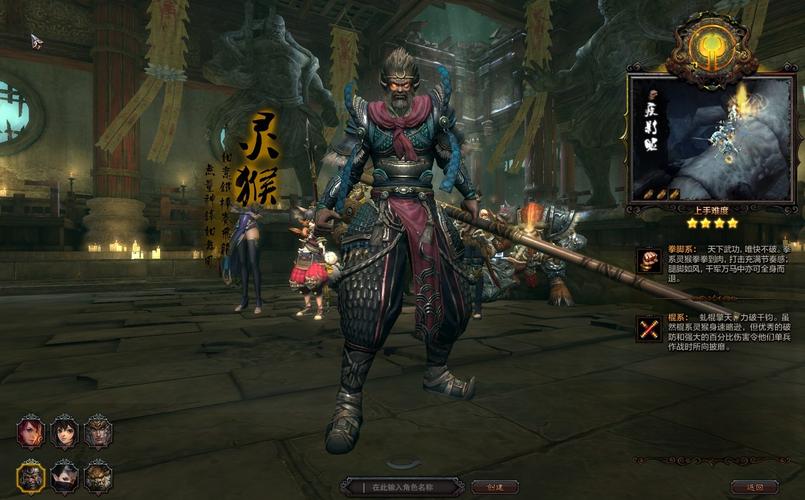
Task: Pick the gold-framed monkey character portrait
Action: click(31, 476)
